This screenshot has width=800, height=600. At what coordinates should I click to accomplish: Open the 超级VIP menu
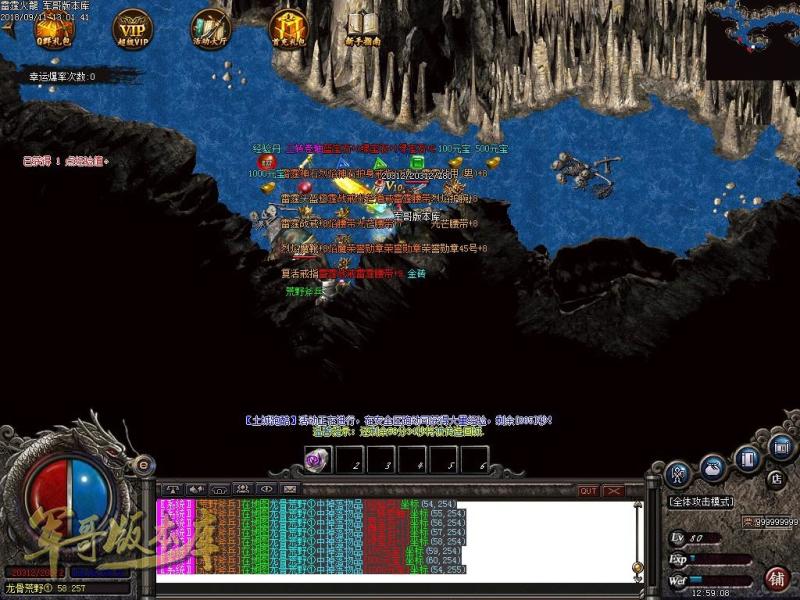point(133,27)
